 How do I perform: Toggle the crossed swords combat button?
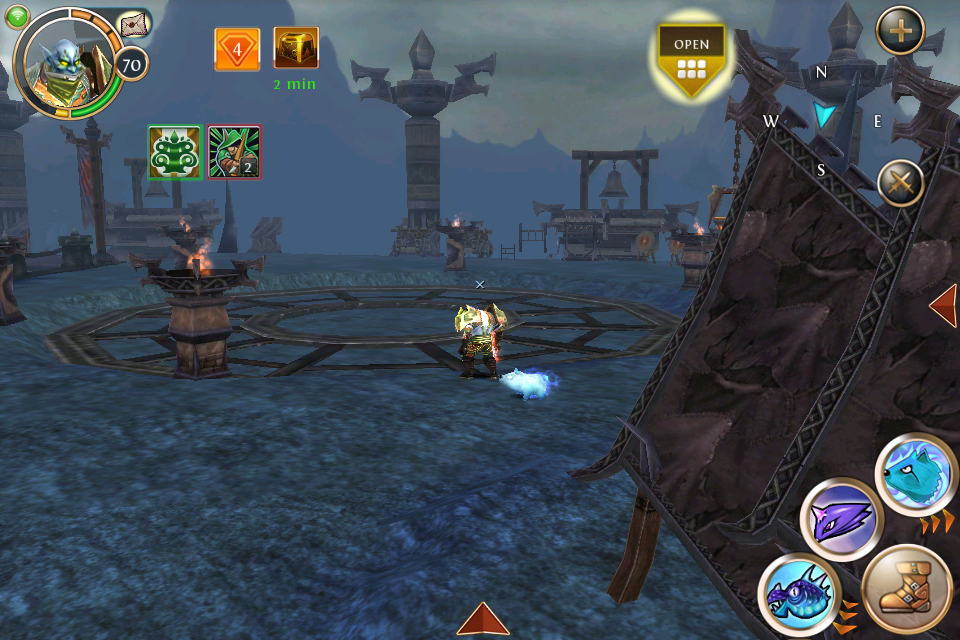(900, 184)
